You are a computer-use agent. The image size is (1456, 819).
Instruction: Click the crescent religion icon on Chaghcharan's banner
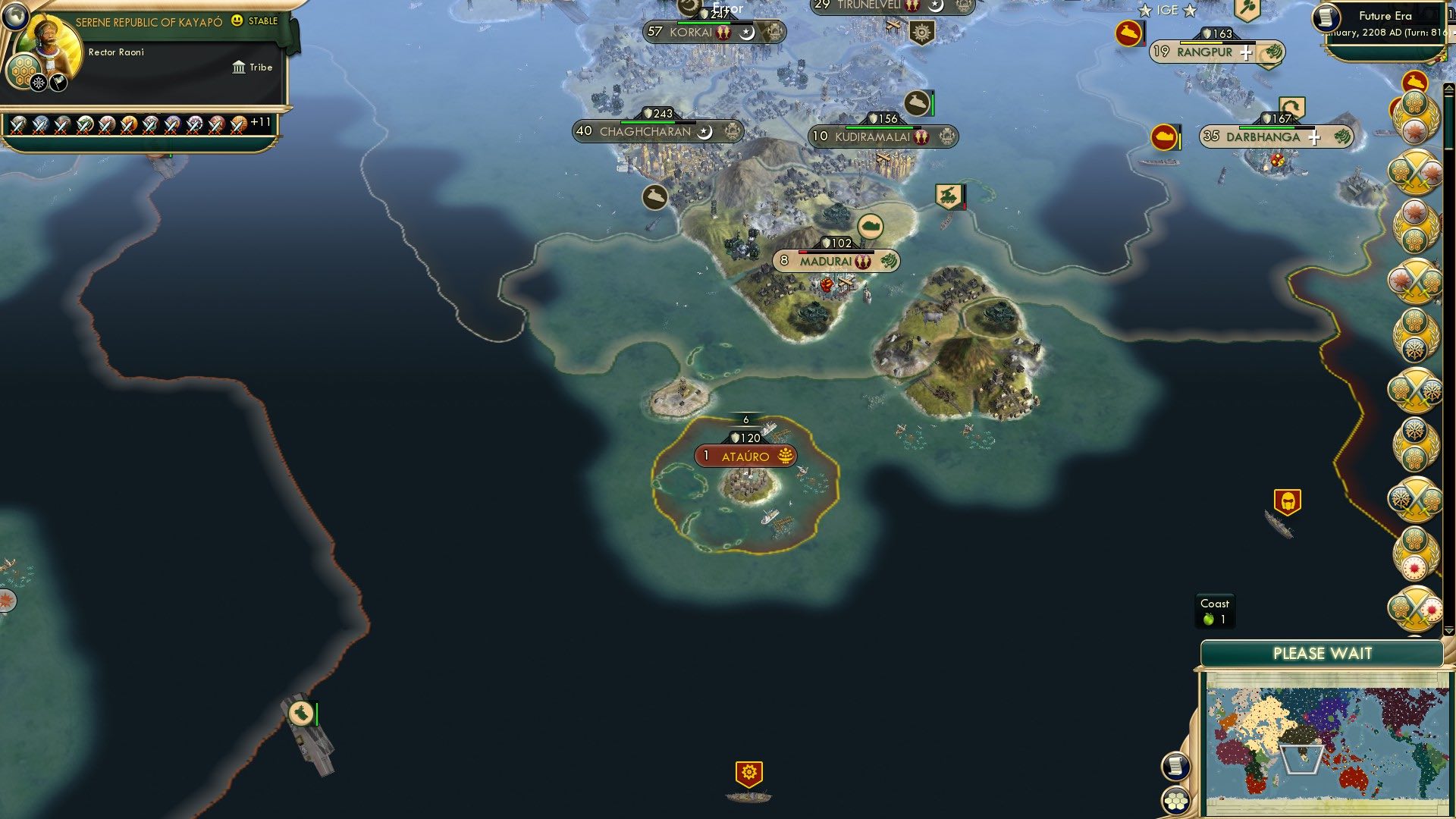coord(704,131)
